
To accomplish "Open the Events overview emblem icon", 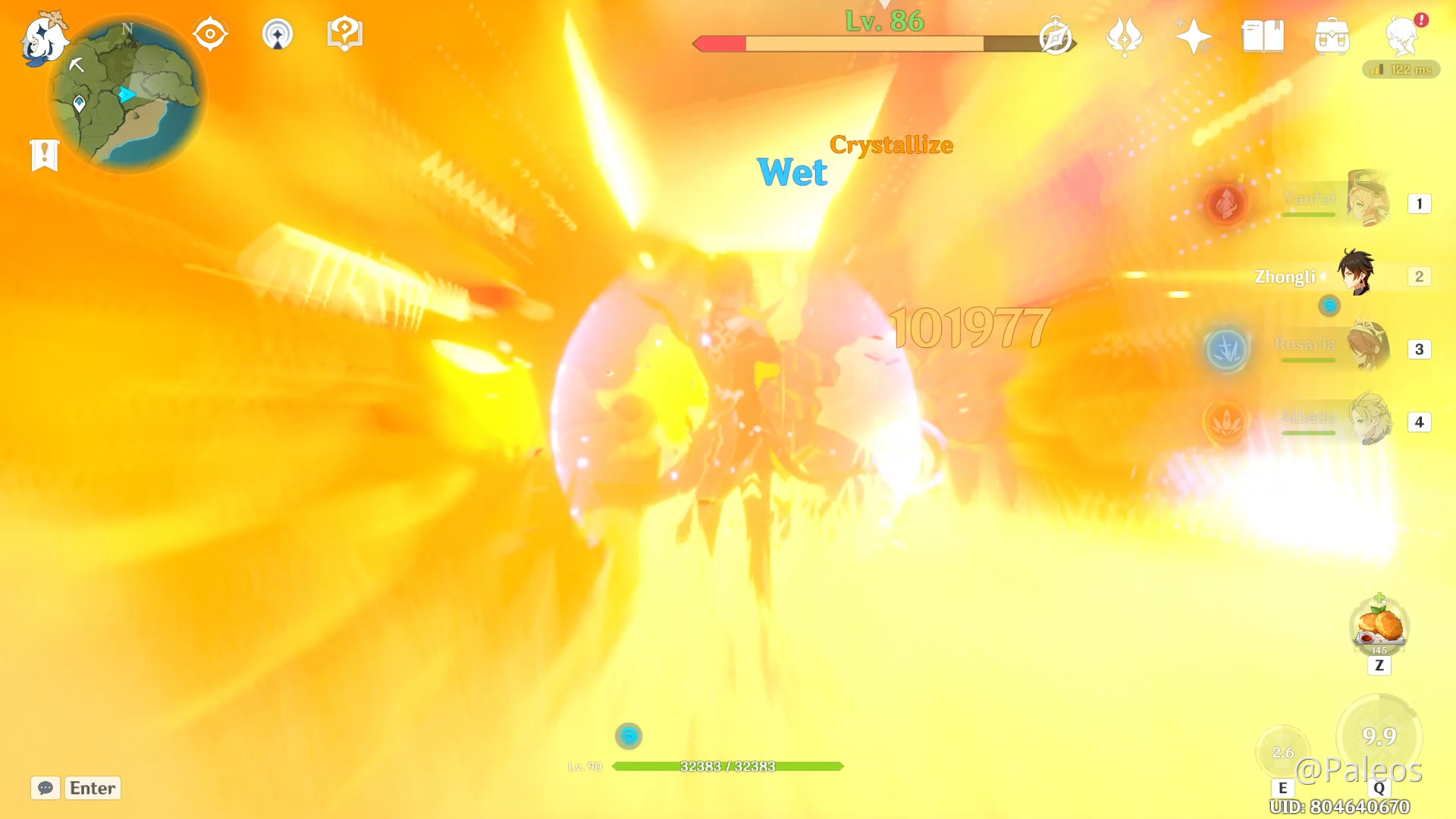I will [1125, 36].
